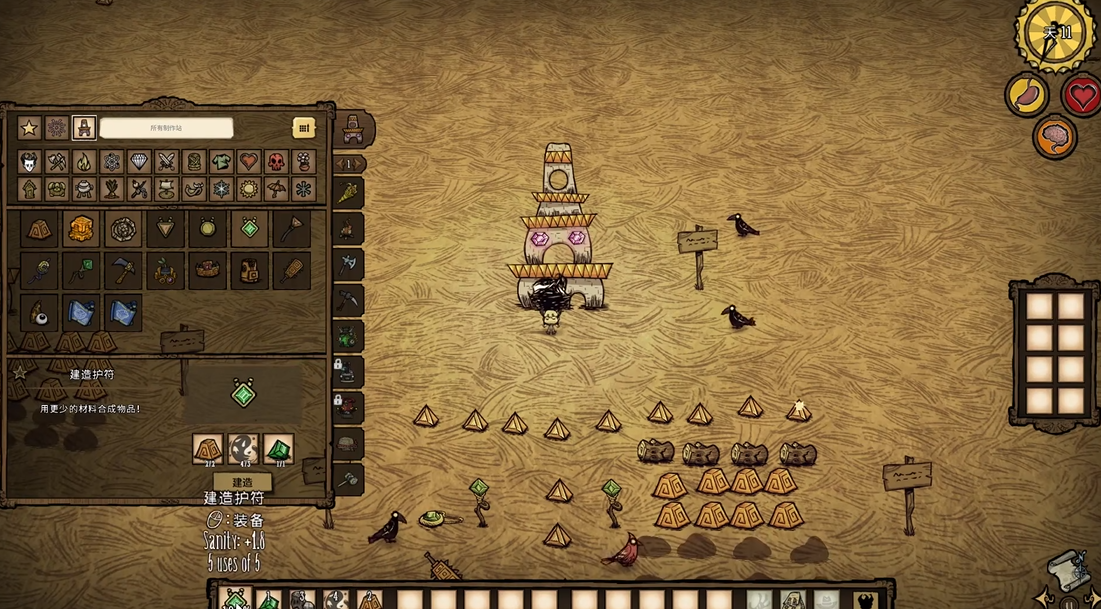Open the favorites star filter
Screen dimensions: 1101x609
click(x=29, y=128)
